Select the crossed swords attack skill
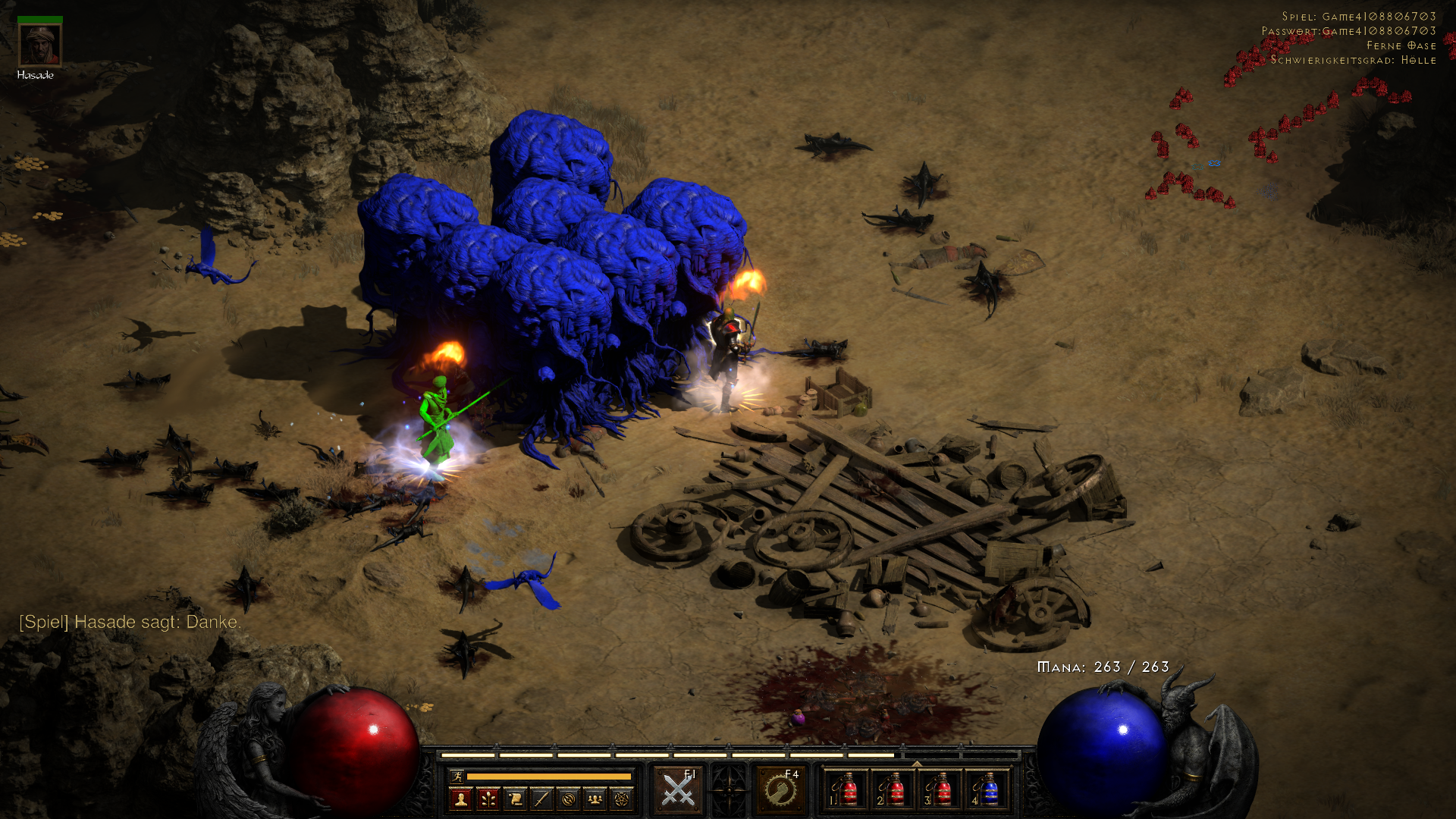Image resolution: width=1456 pixels, height=819 pixels. tap(678, 790)
